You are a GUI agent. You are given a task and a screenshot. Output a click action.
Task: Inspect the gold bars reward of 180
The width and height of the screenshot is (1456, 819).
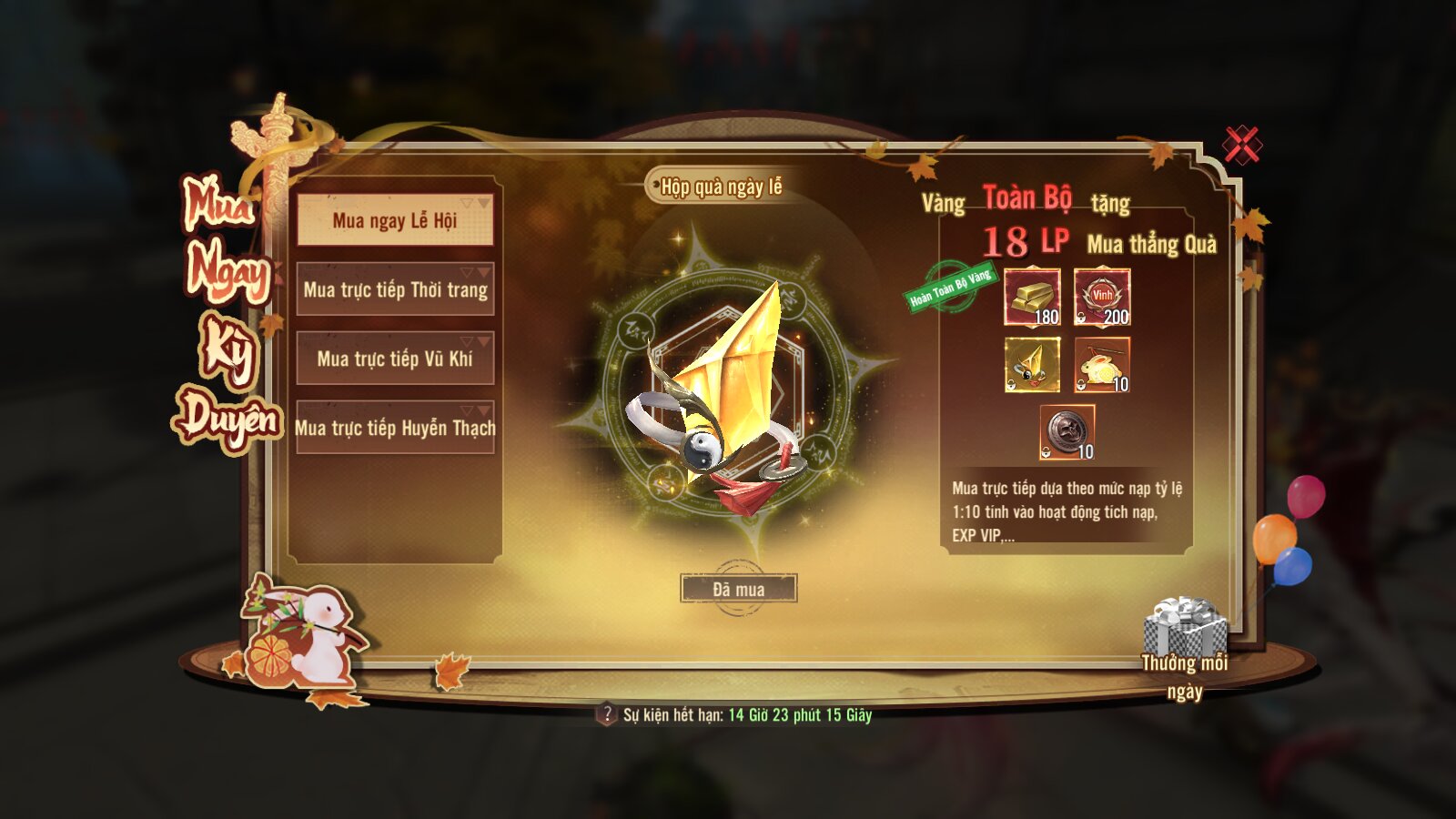(1032, 297)
